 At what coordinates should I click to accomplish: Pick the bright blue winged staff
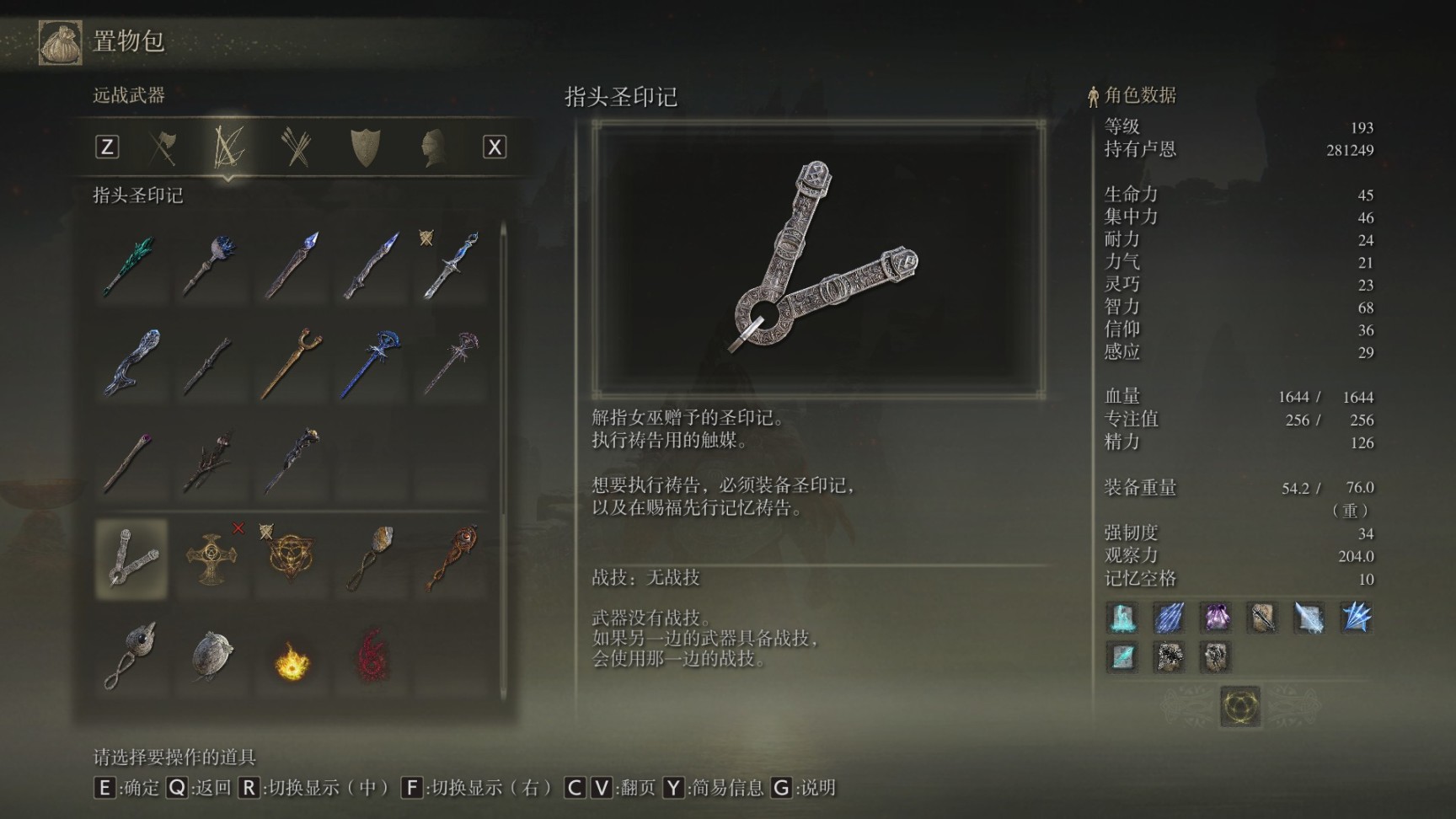click(372, 363)
